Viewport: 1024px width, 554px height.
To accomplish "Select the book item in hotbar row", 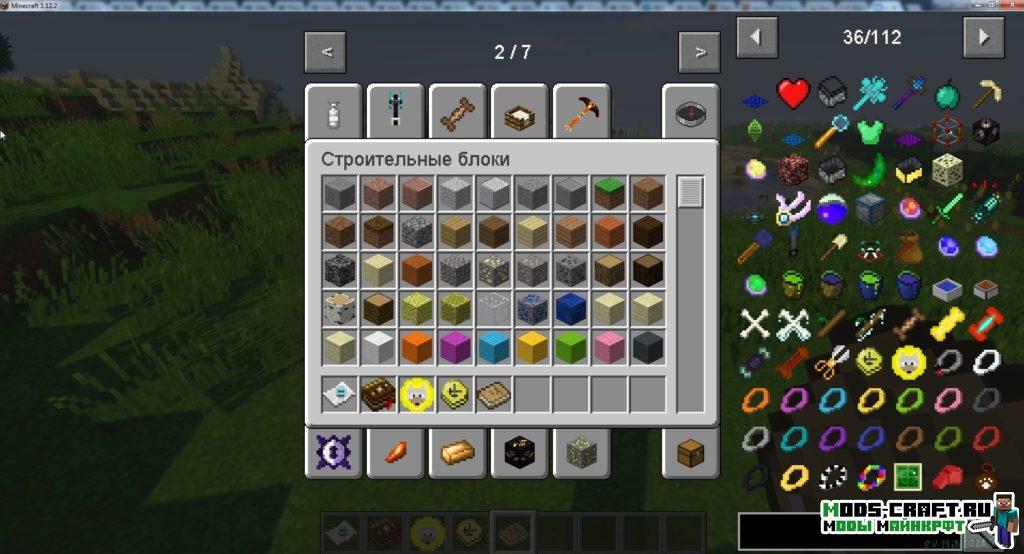I will pyautogui.click(x=379, y=394).
